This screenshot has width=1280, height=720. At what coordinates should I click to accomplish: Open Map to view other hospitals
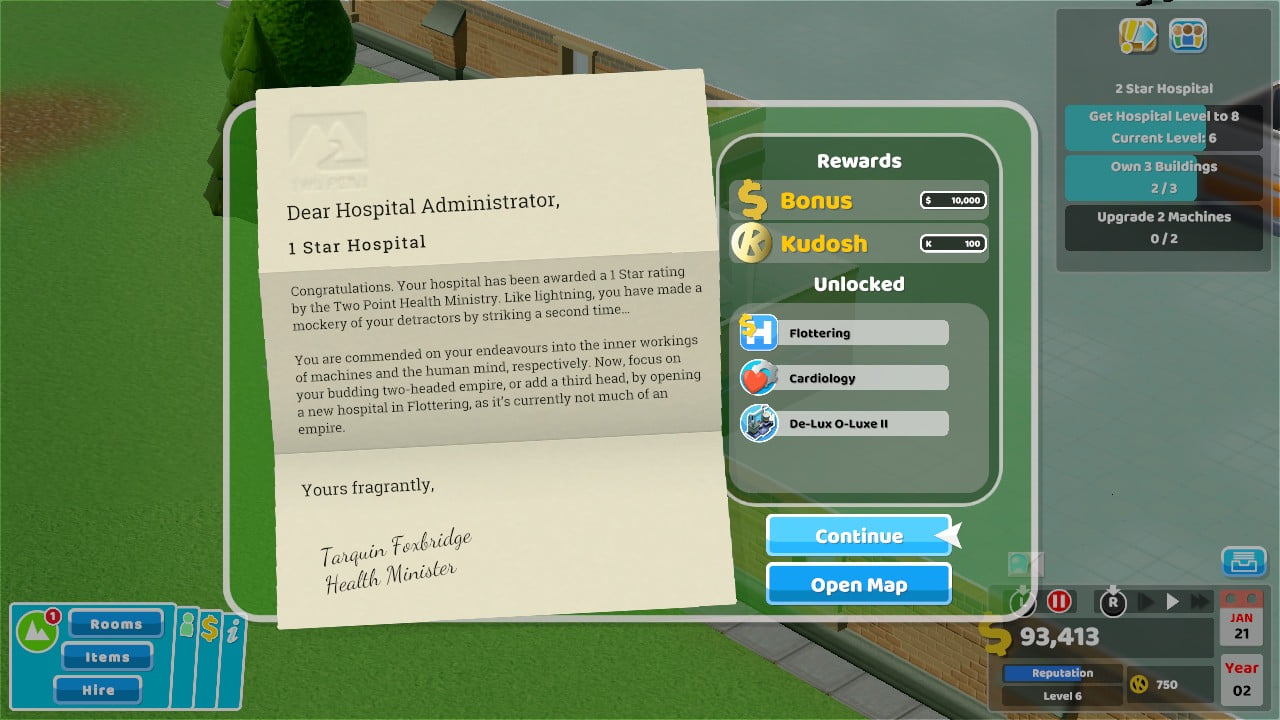pyautogui.click(x=858, y=584)
